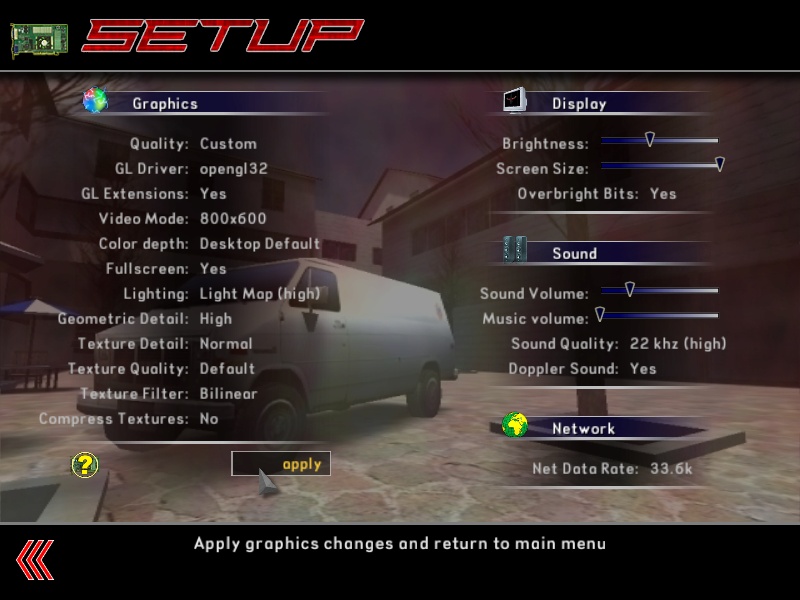
Task: Switch Texture Filter from Bilinear
Action: tap(228, 394)
